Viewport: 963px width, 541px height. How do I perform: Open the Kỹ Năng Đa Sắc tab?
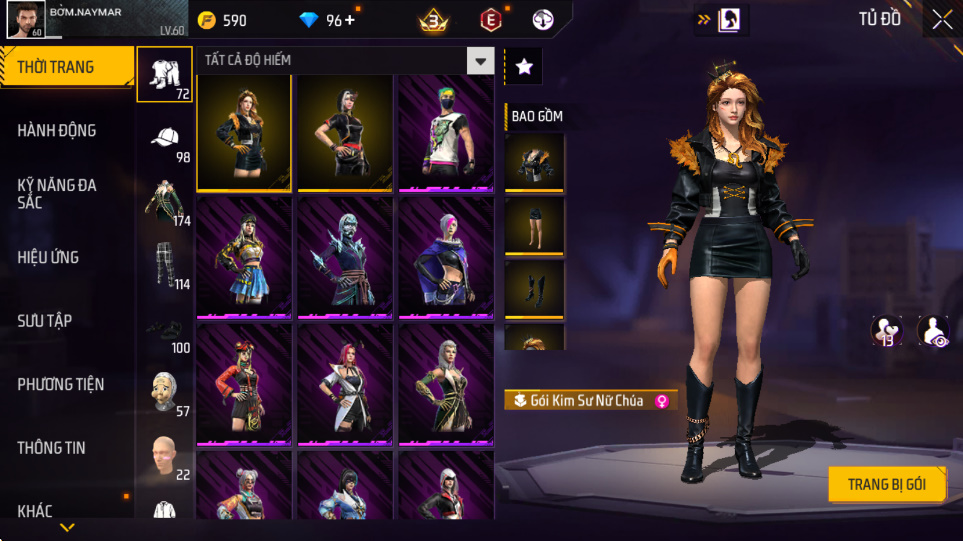(x=66, y=194)
